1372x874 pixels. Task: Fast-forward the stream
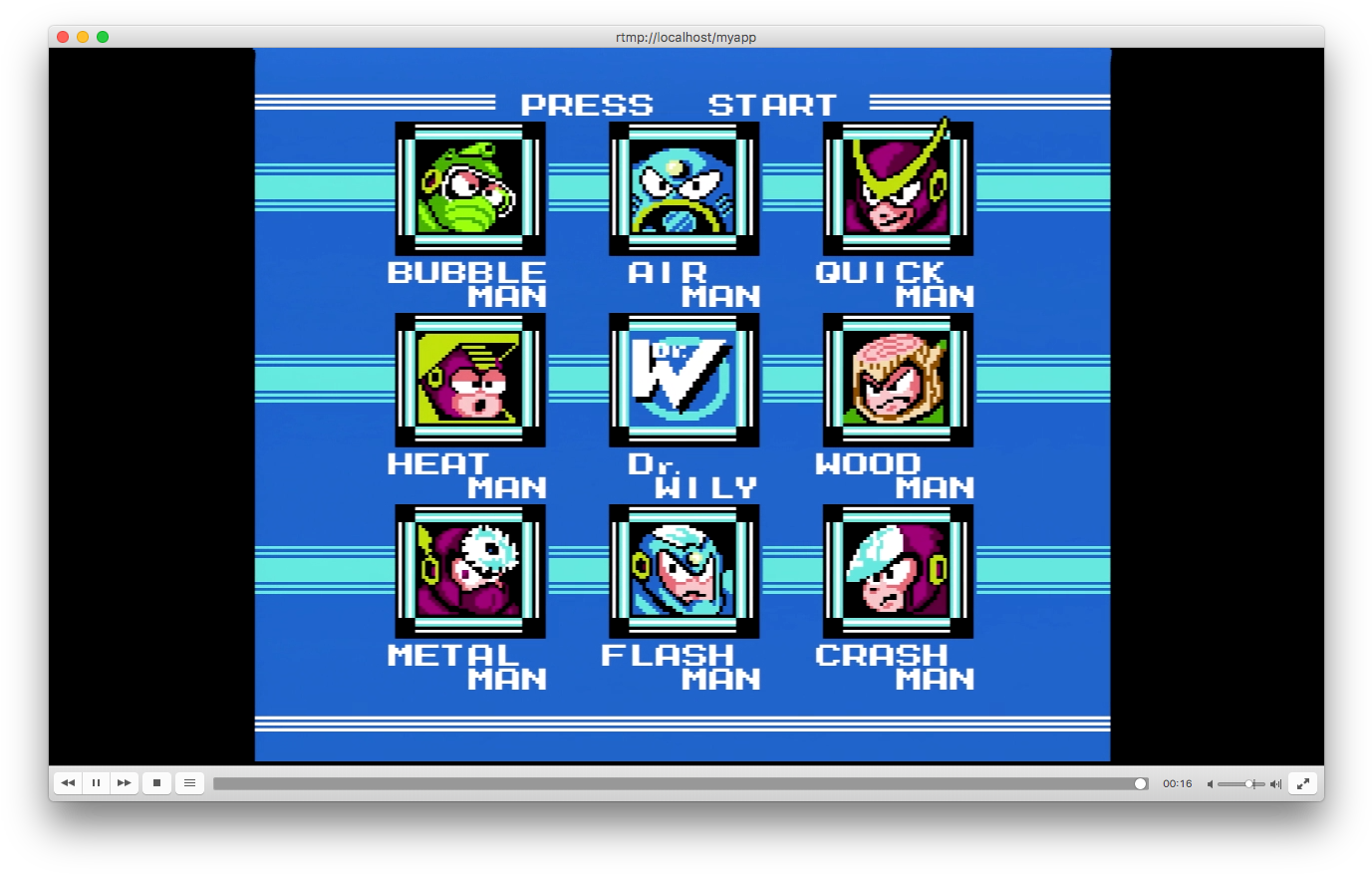point(124,782)
